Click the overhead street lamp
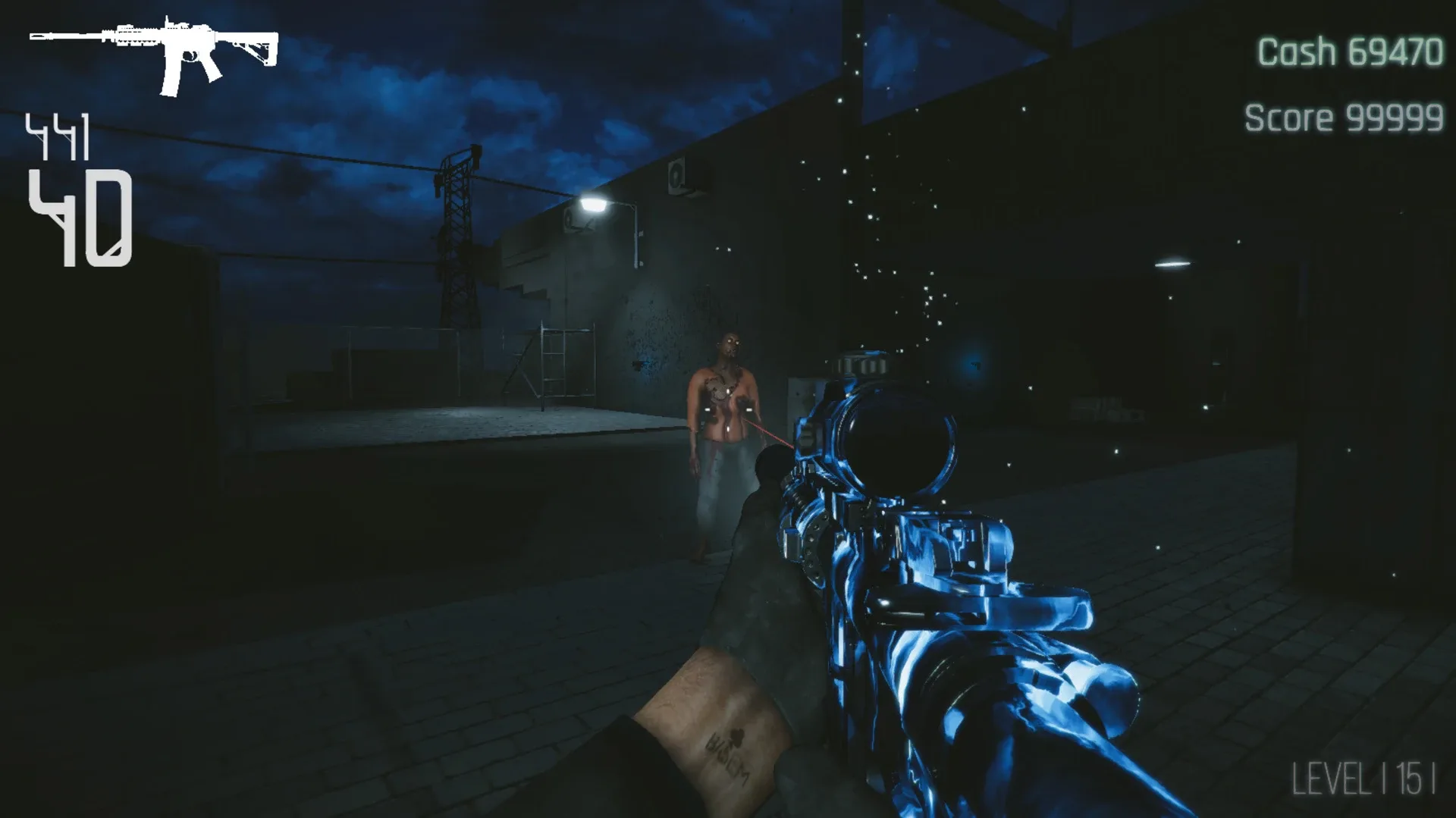This screenshot has width=1456, height=818. pos(595,203)
